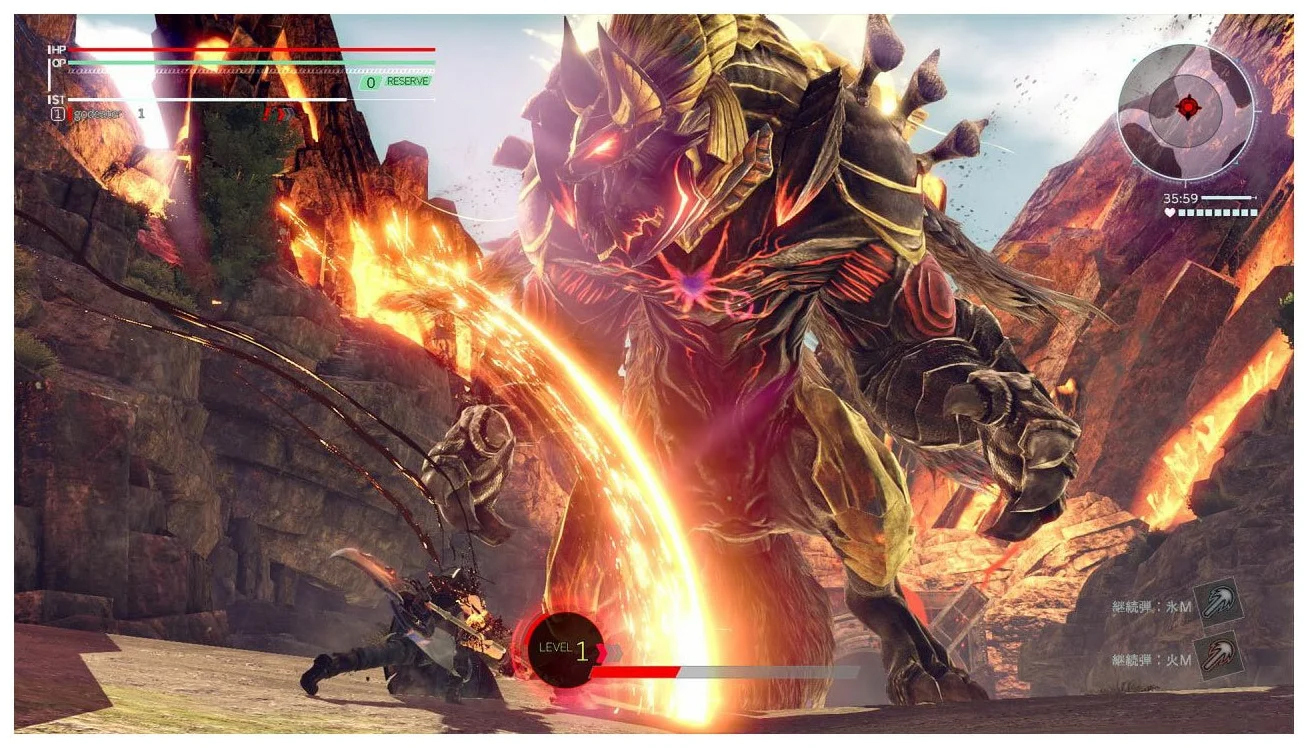Select the fire M sustained bullet icon
The height and width of the screenshot is (748, 1308).
1218,656
